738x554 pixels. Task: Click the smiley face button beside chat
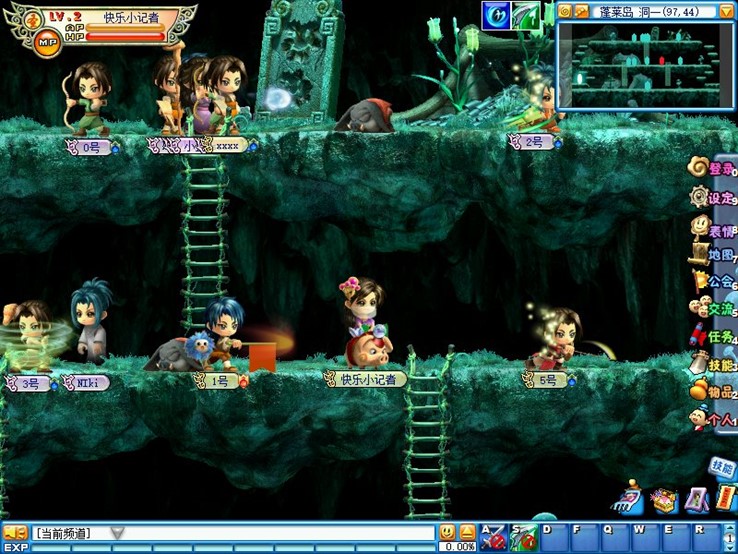click(447, 533)
